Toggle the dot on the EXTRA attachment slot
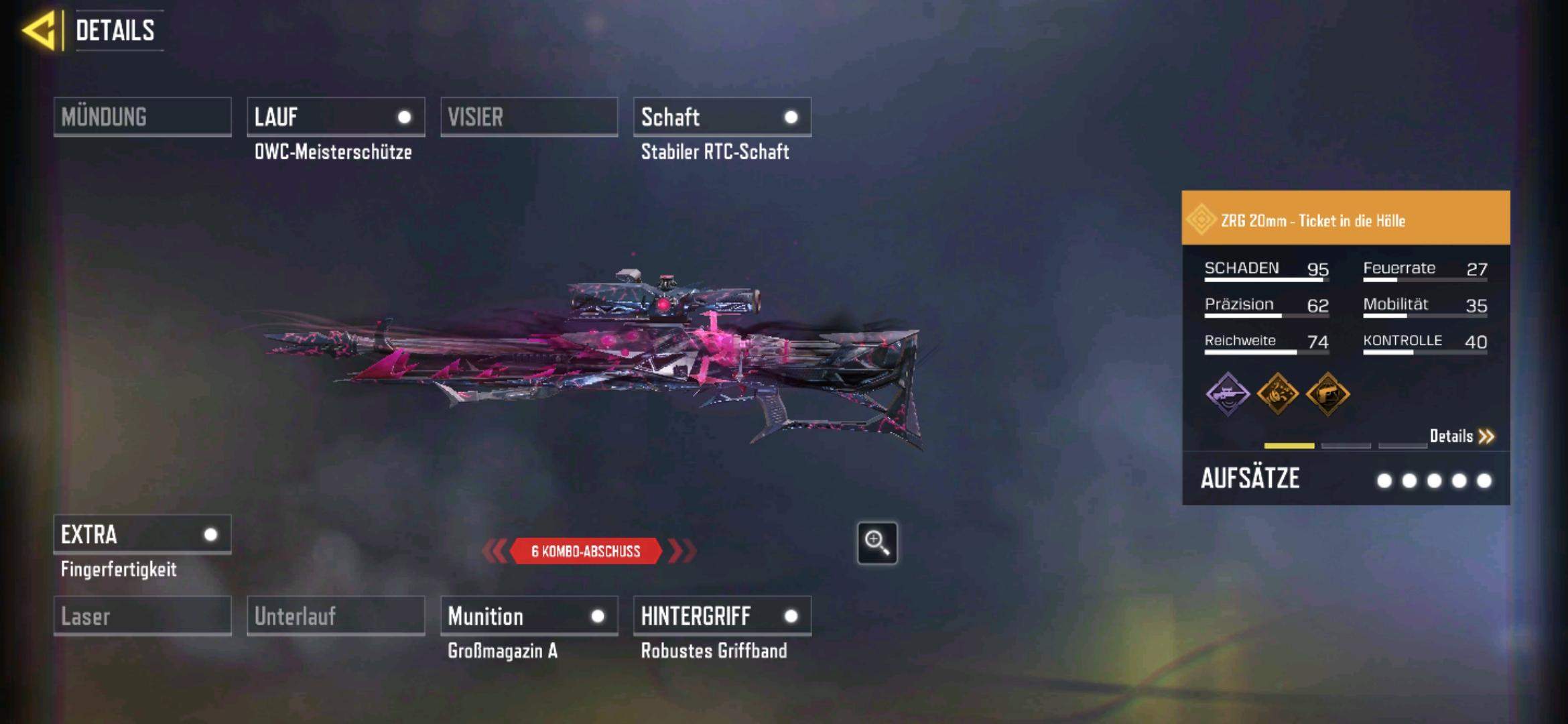The width and height of the screenshot is (1568, 724). (211, 534)
